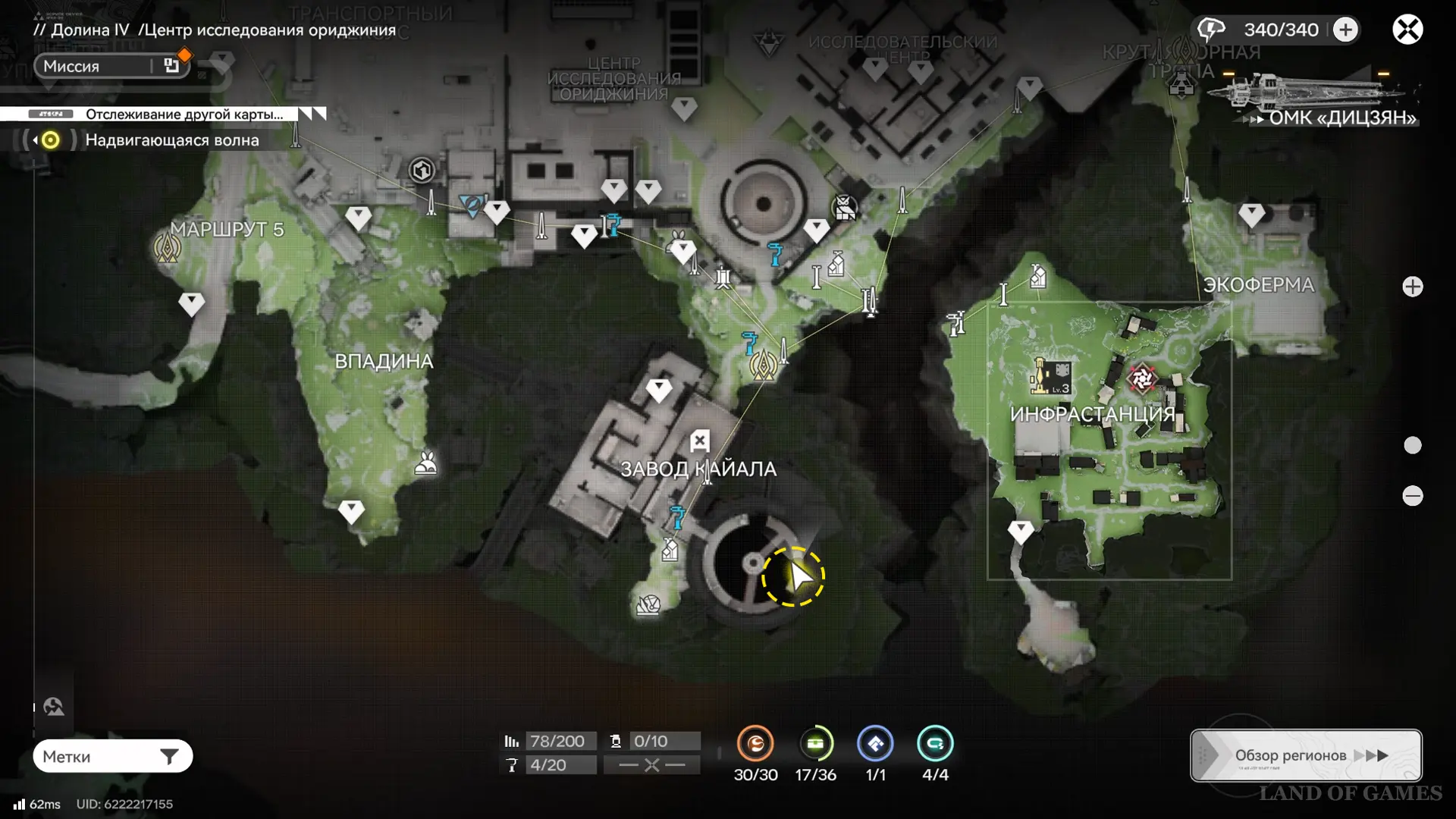Click the orange chest counter icon 30/30

(x=755, y=744)
